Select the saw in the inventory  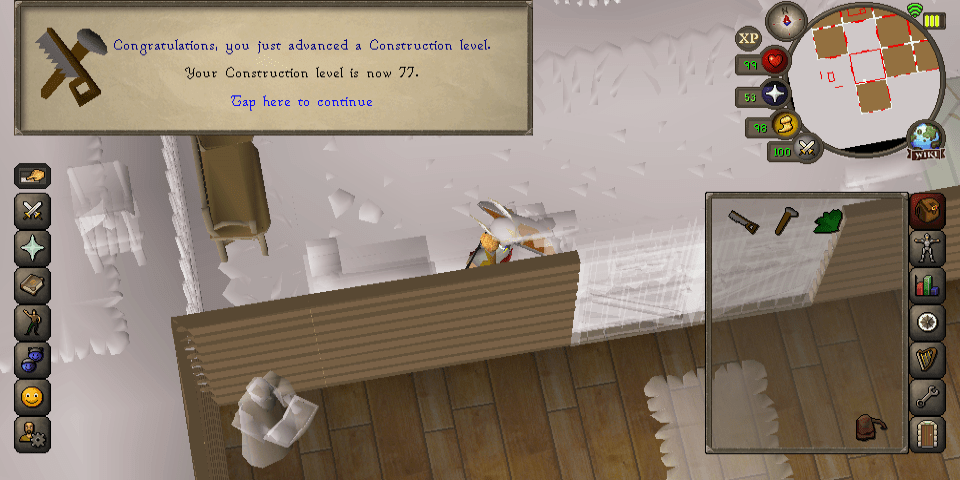click(743, 221)
